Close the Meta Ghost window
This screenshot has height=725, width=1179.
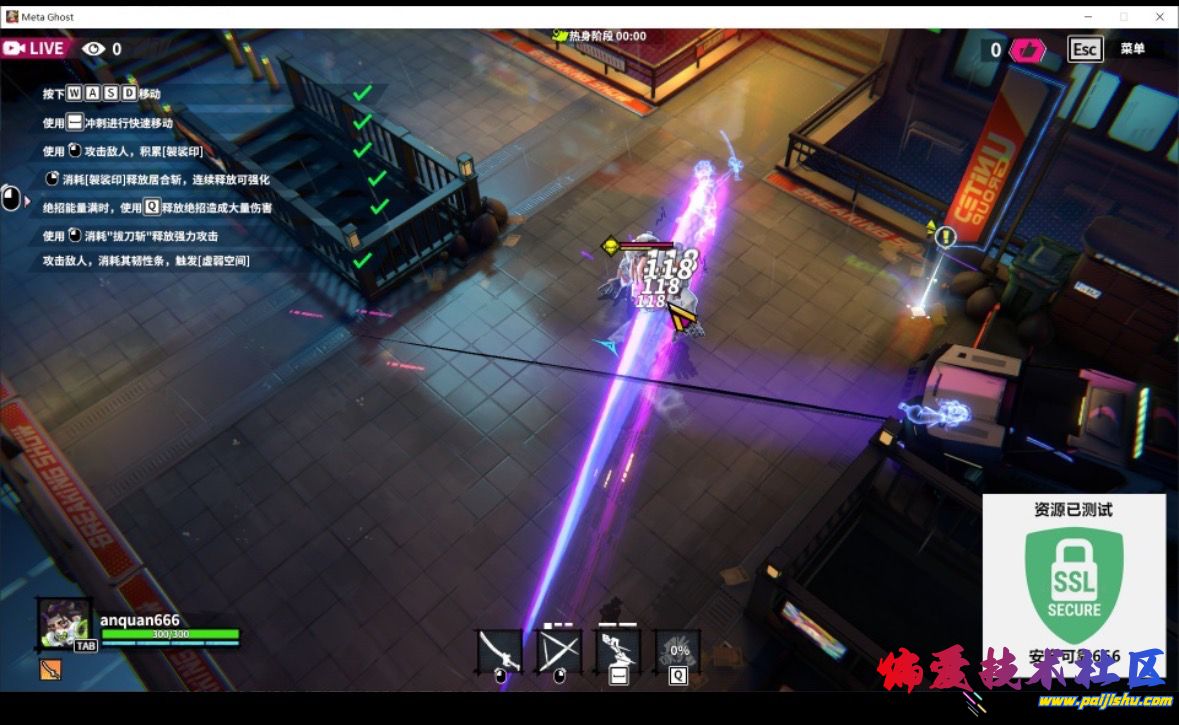point(1160,17)
